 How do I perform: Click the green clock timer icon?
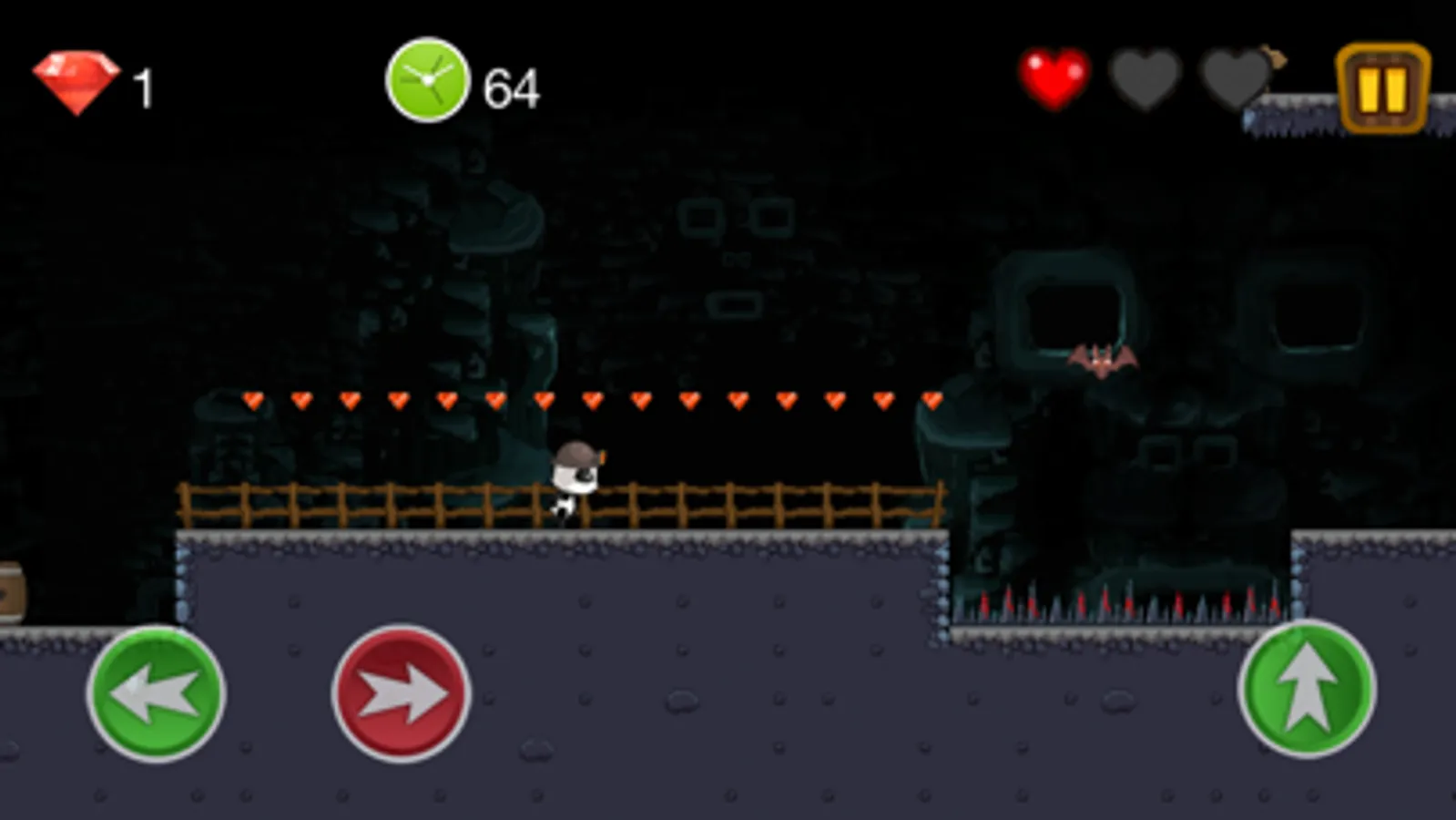pos(428,82)
